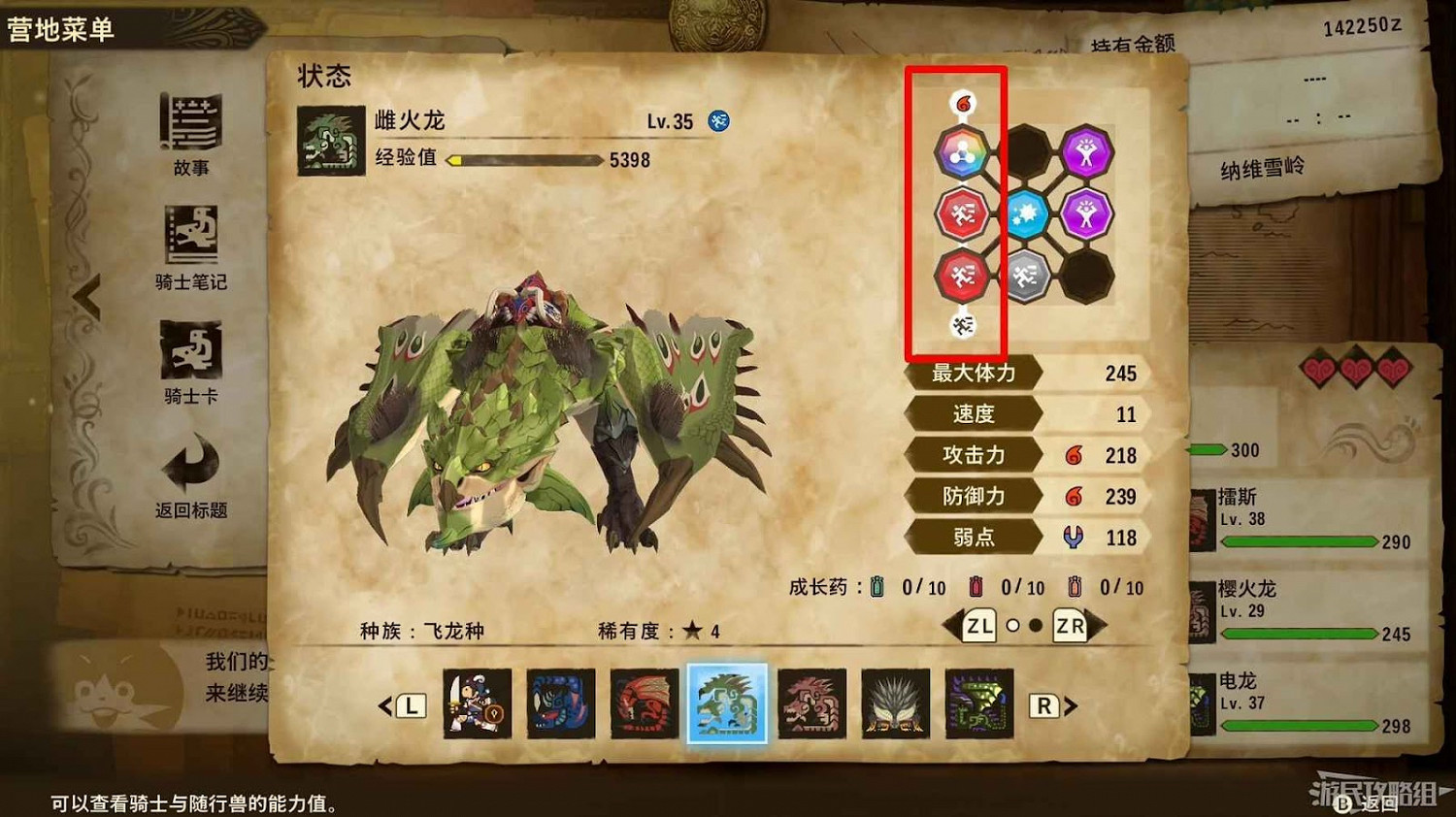
Task: Toggle the blue rider emblem next to Lv.35
Action: tap(718, 121)
